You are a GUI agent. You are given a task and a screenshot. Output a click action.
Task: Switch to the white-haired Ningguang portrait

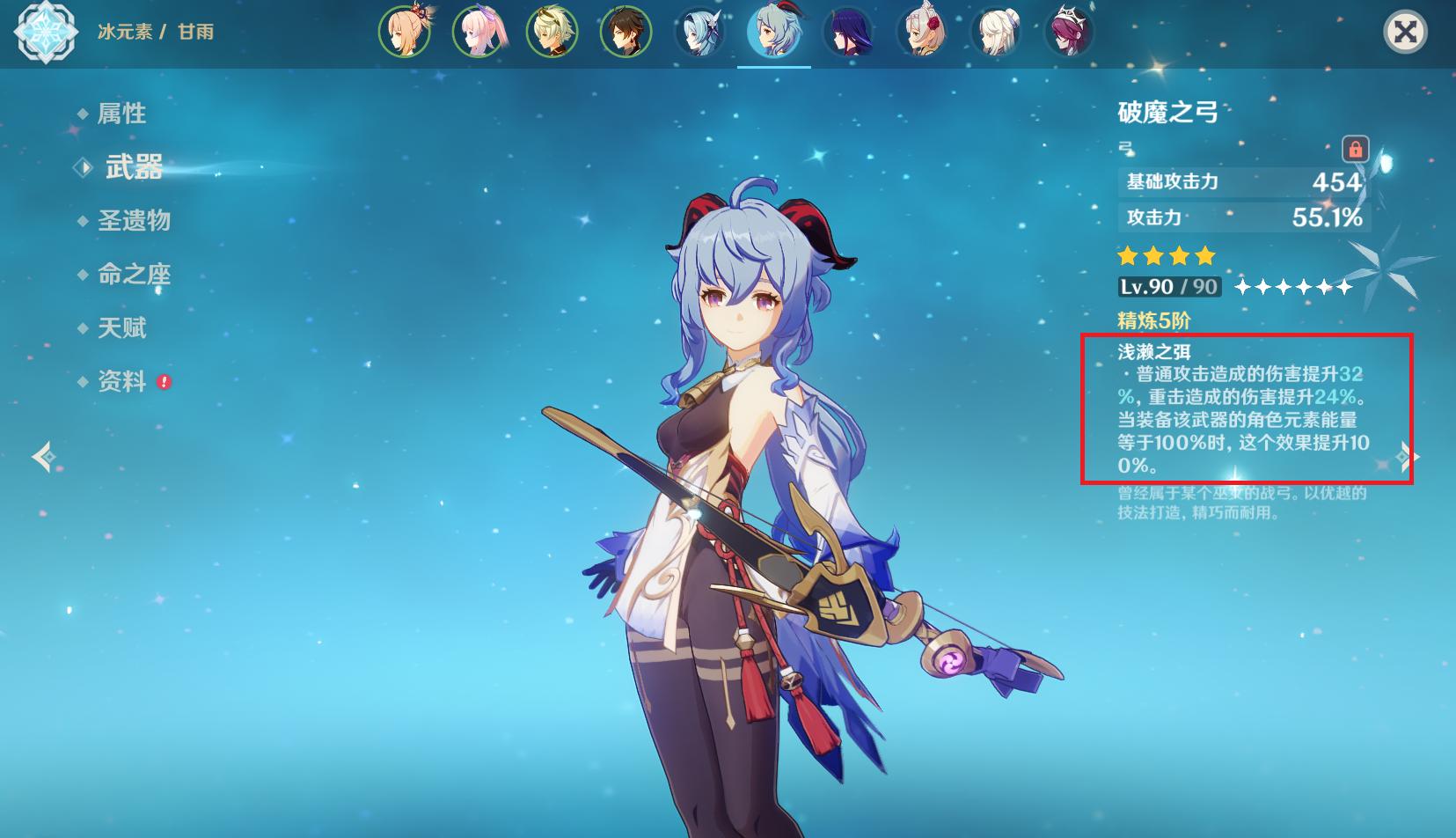click(x=995, y=33)
